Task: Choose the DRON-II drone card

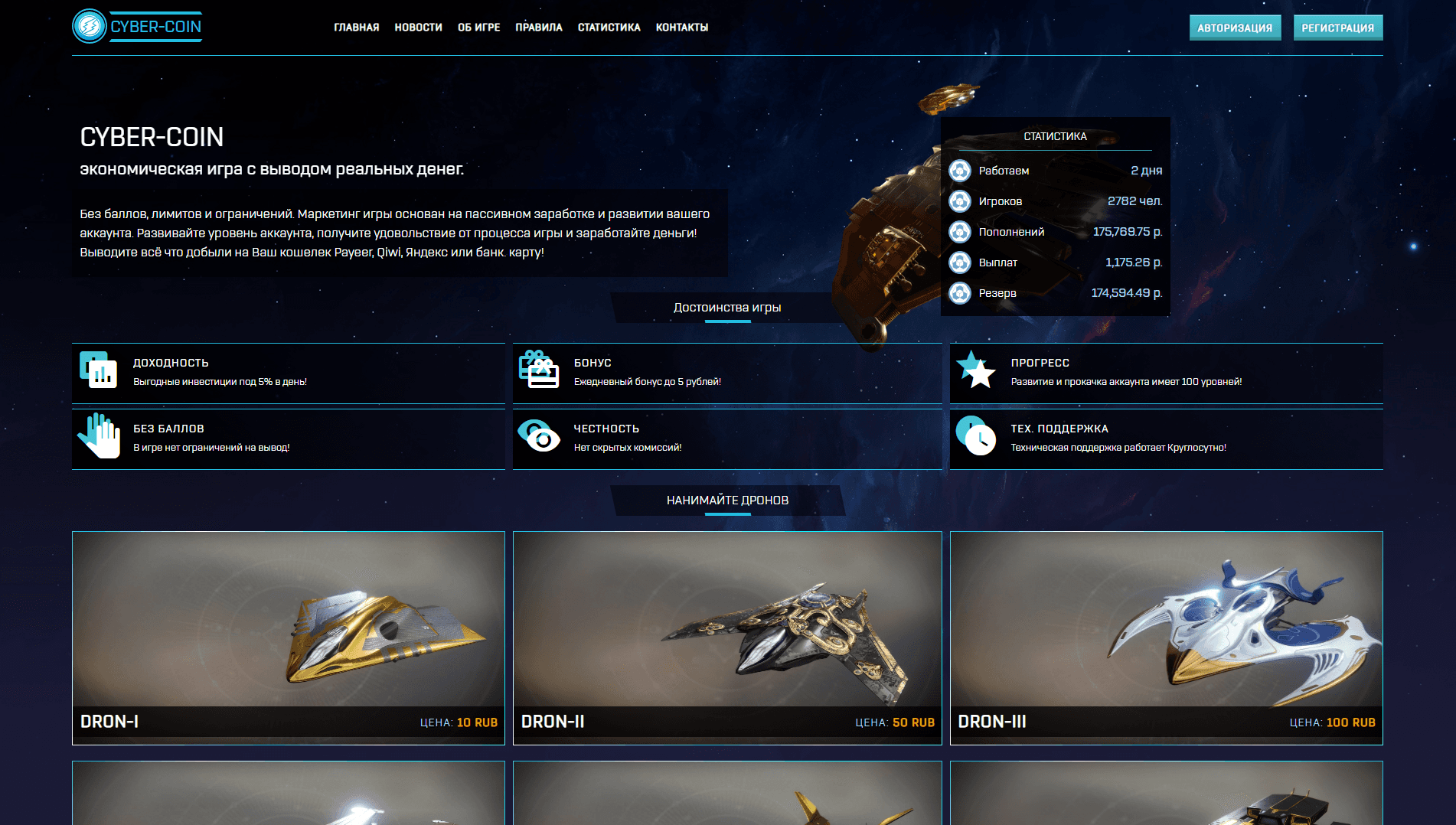Action: [x=727, y=637]
